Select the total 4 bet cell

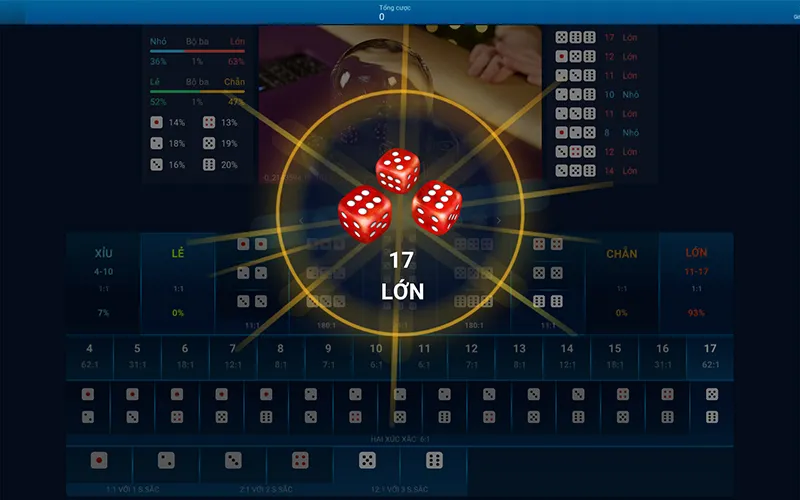(89, 356)
